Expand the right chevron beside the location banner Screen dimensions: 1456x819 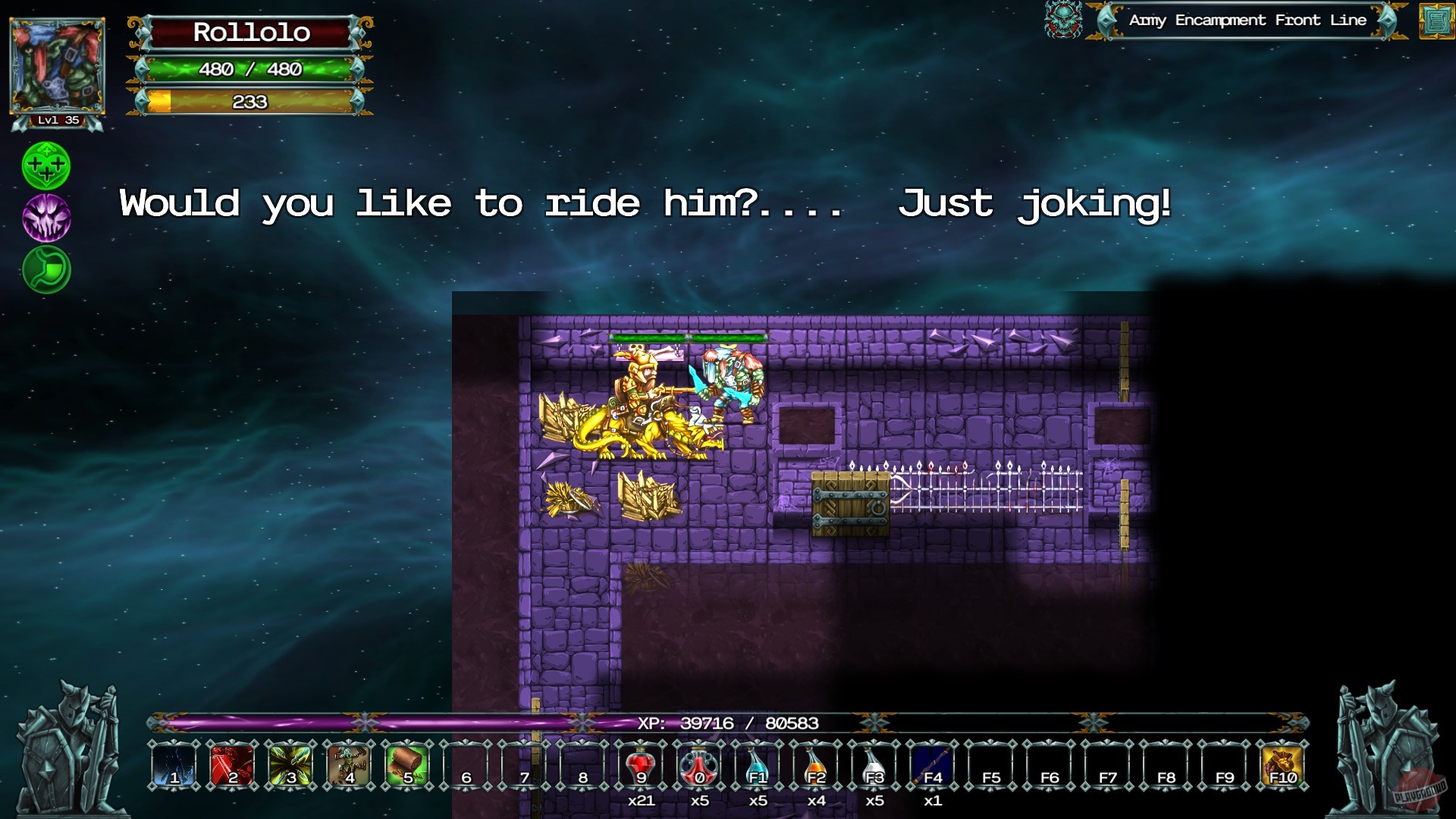pos(1390,21)
